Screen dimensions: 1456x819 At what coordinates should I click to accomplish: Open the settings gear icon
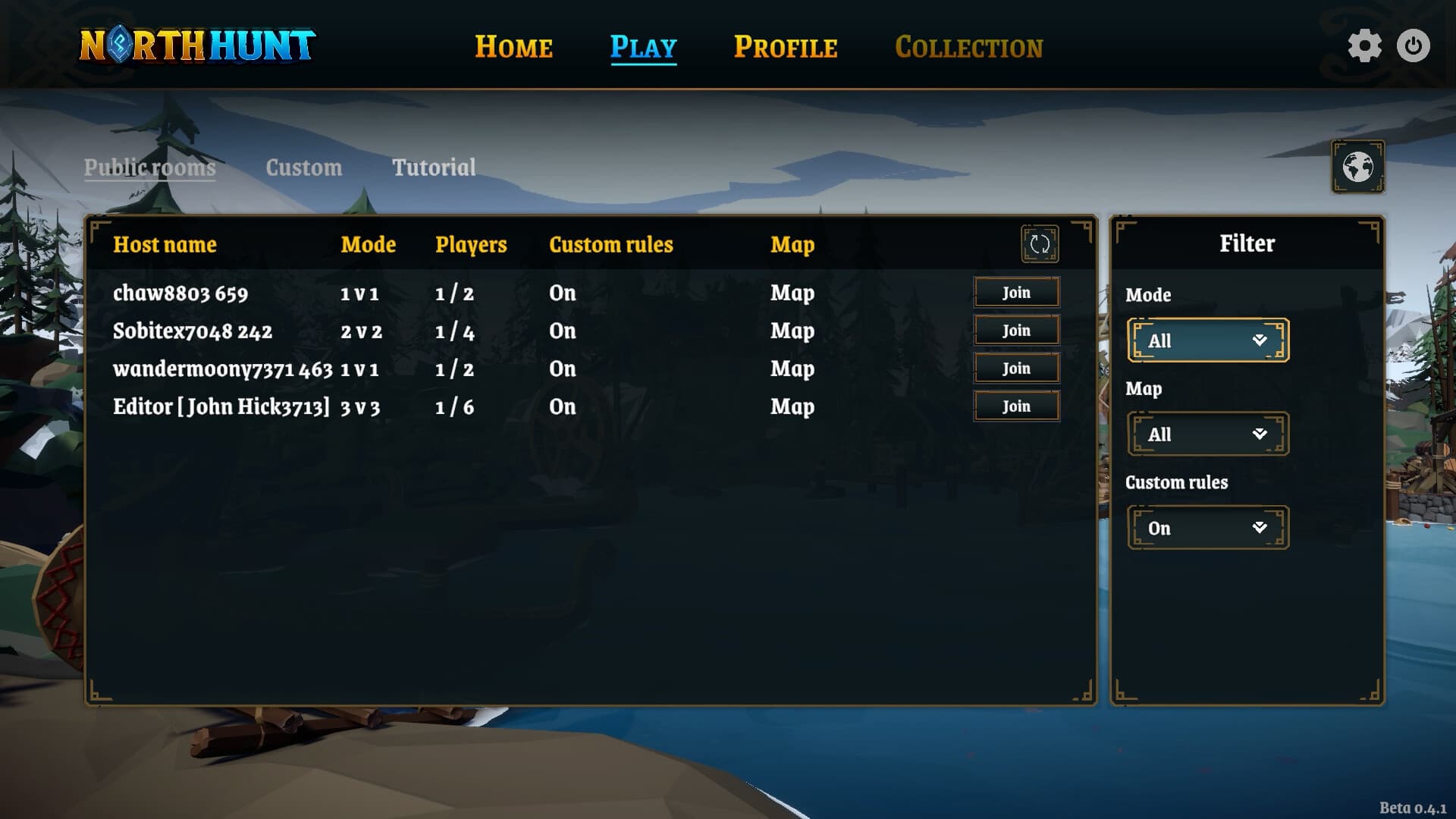[1367, 46]
